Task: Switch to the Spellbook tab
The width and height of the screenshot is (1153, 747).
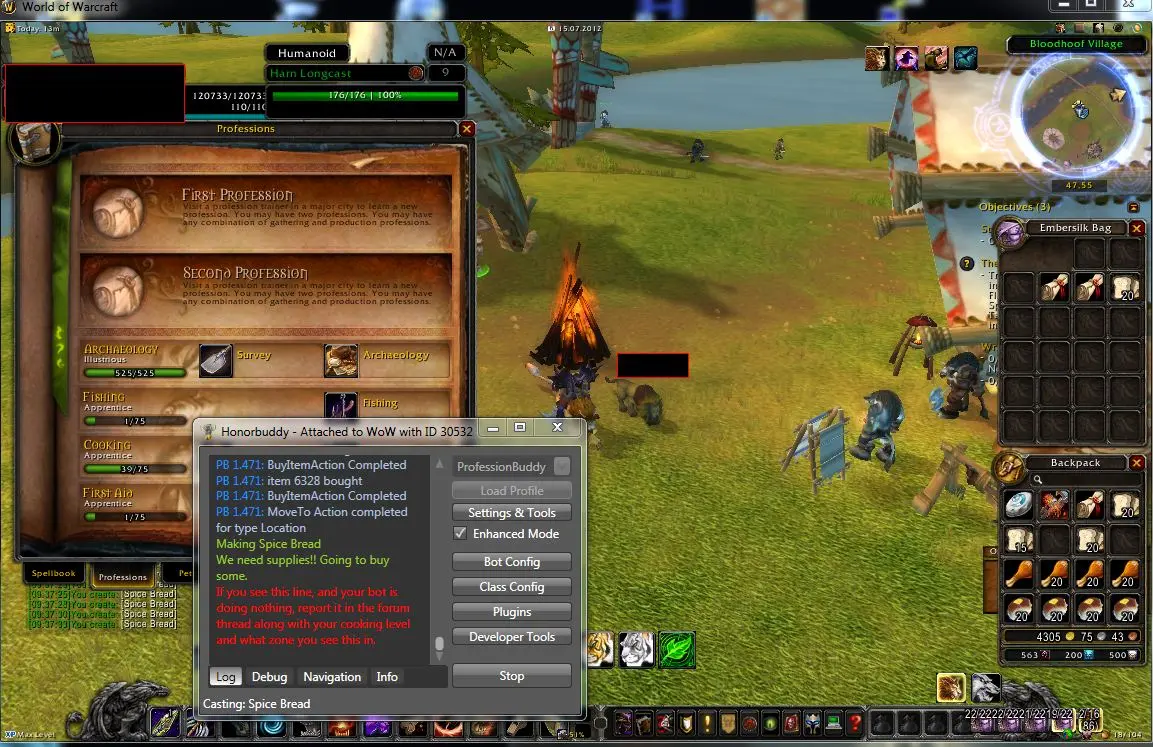Action: [x=55, y=575]
